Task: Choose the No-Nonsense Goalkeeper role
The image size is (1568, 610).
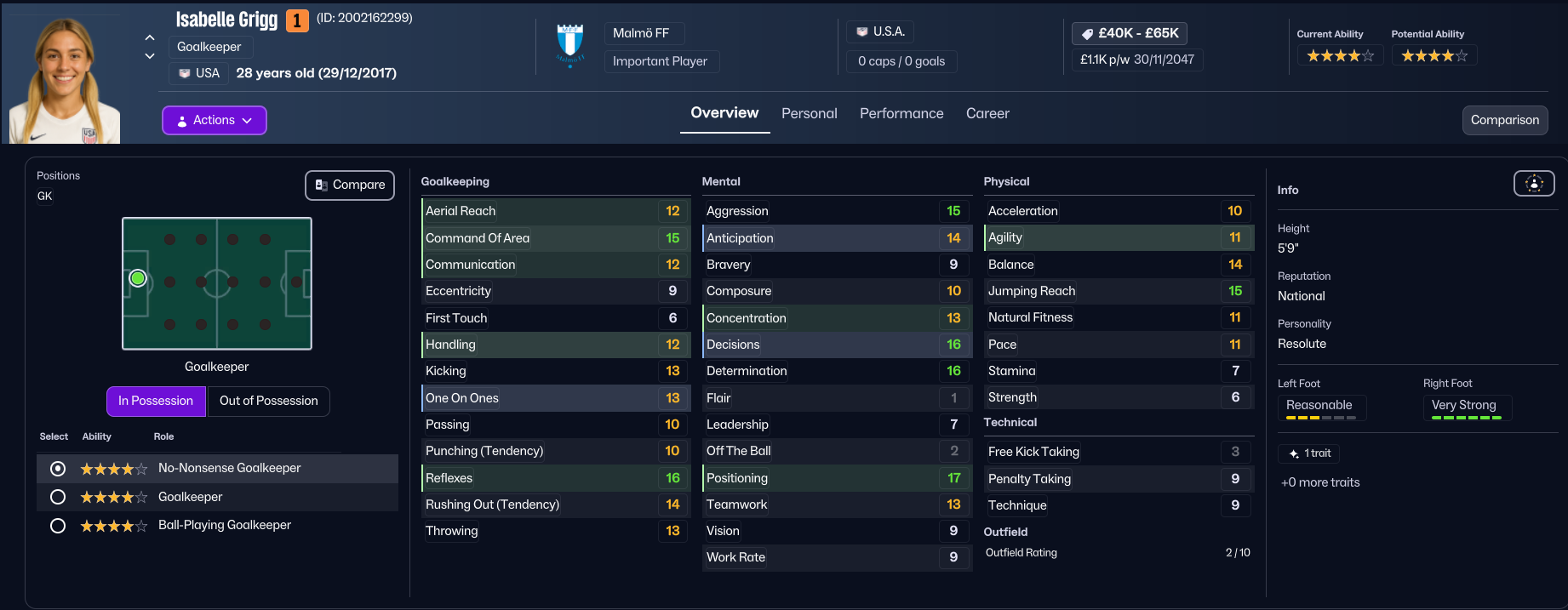Action: [x=58, y=469]
